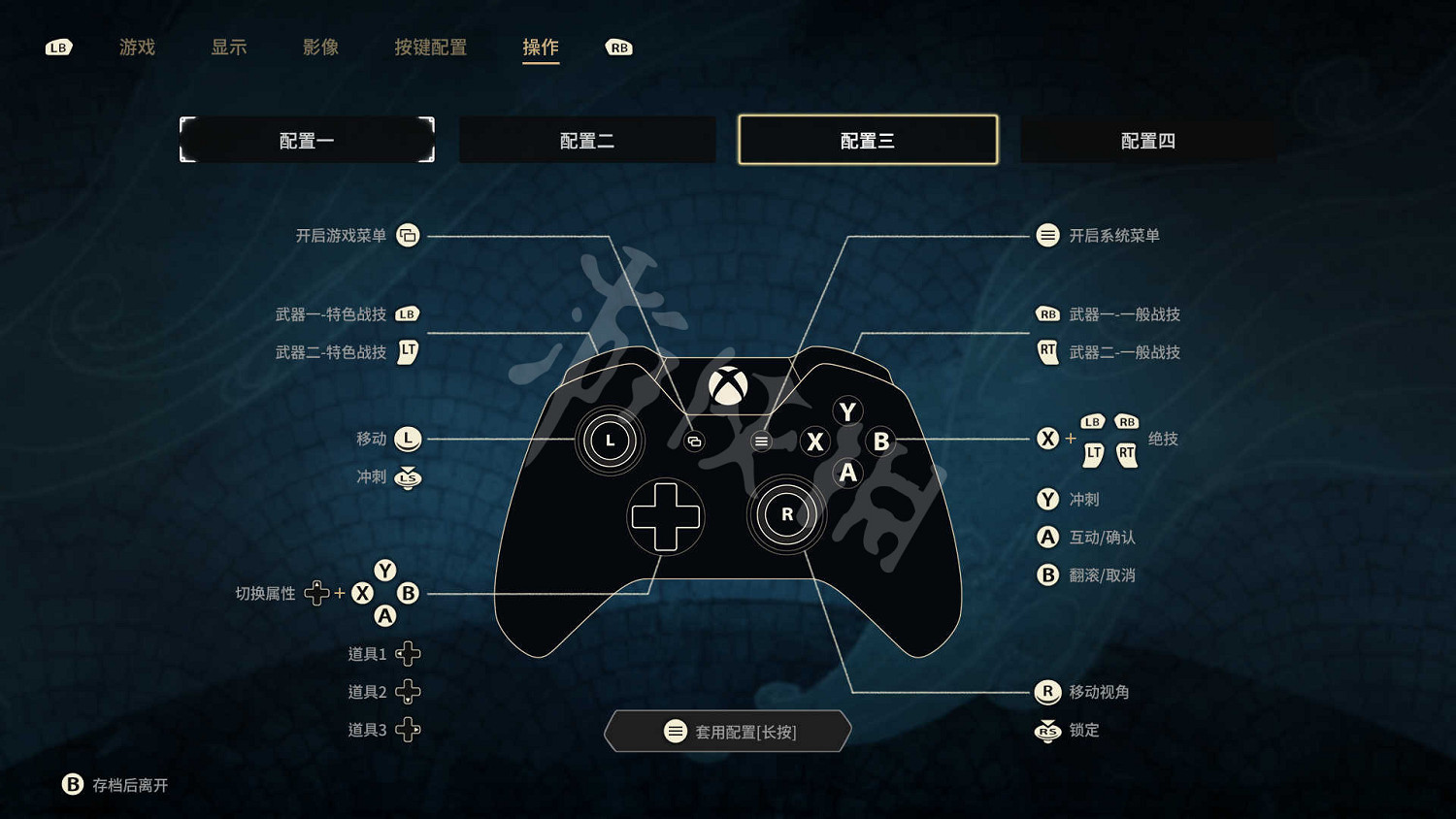Viewport: 1456px width, 819px height.
Task: Click the L stick icon labeled 移动
Action: [408, 439]
